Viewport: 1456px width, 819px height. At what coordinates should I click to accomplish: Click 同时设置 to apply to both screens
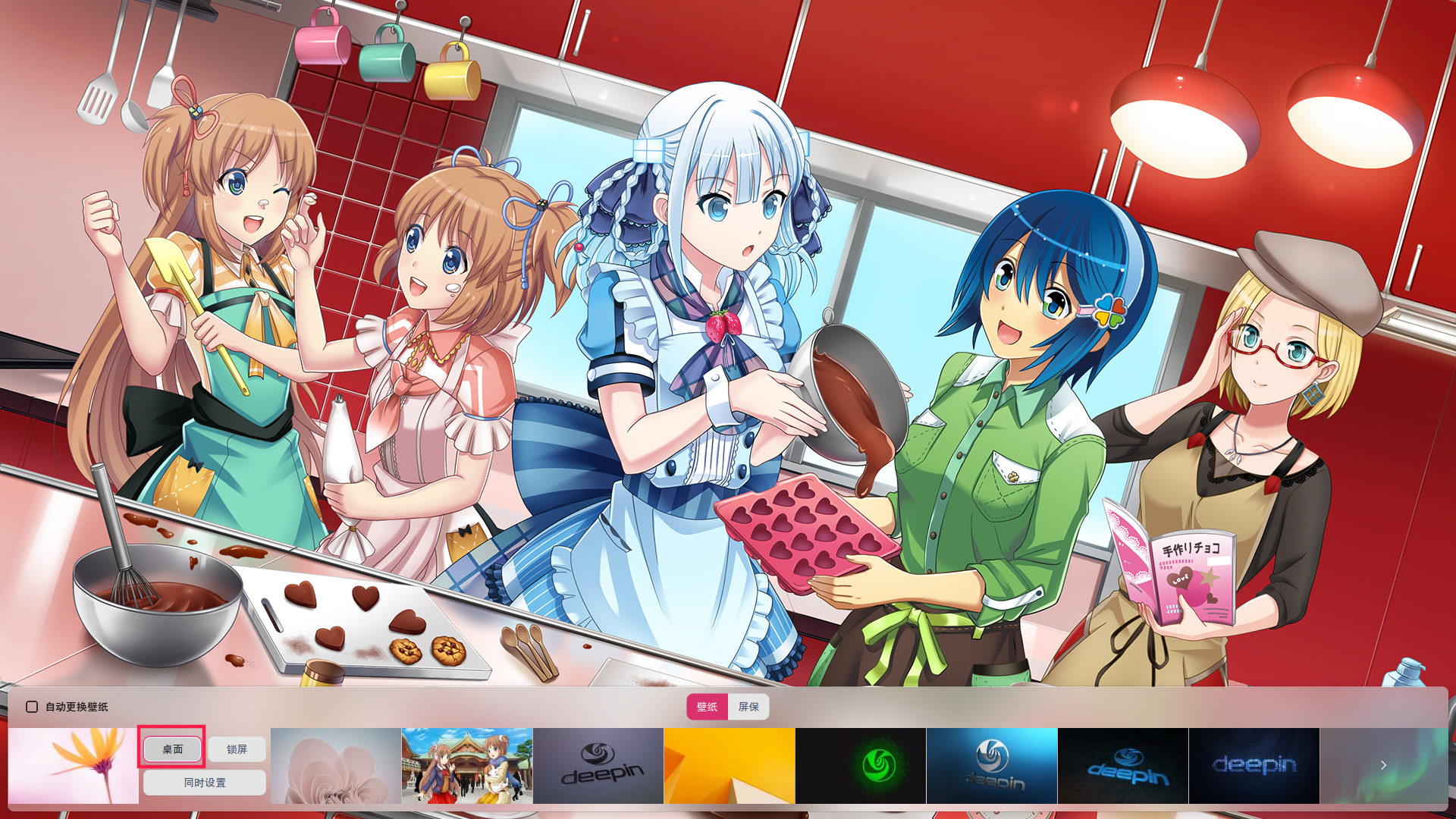(203, 783)
